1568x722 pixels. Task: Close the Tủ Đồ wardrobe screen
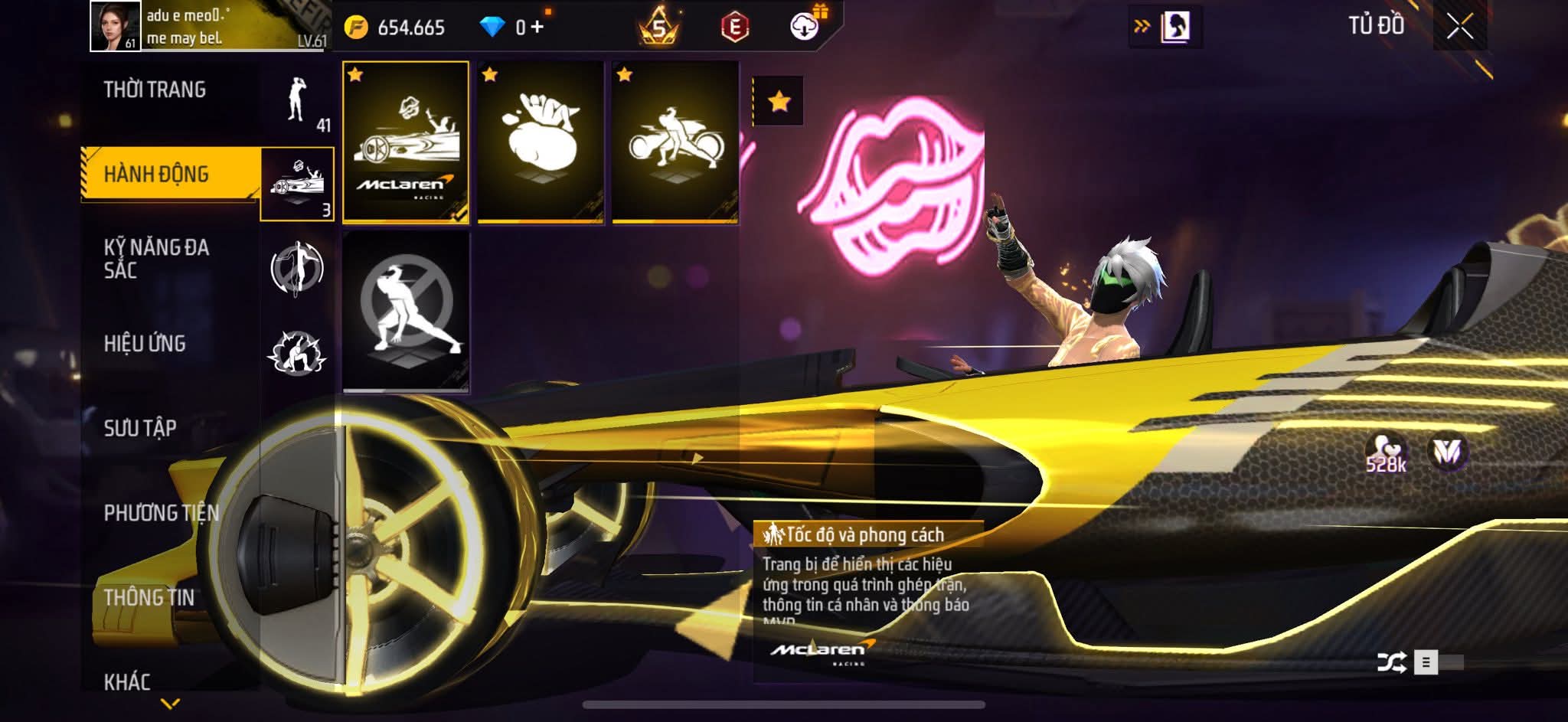[x=1459, y=28]
